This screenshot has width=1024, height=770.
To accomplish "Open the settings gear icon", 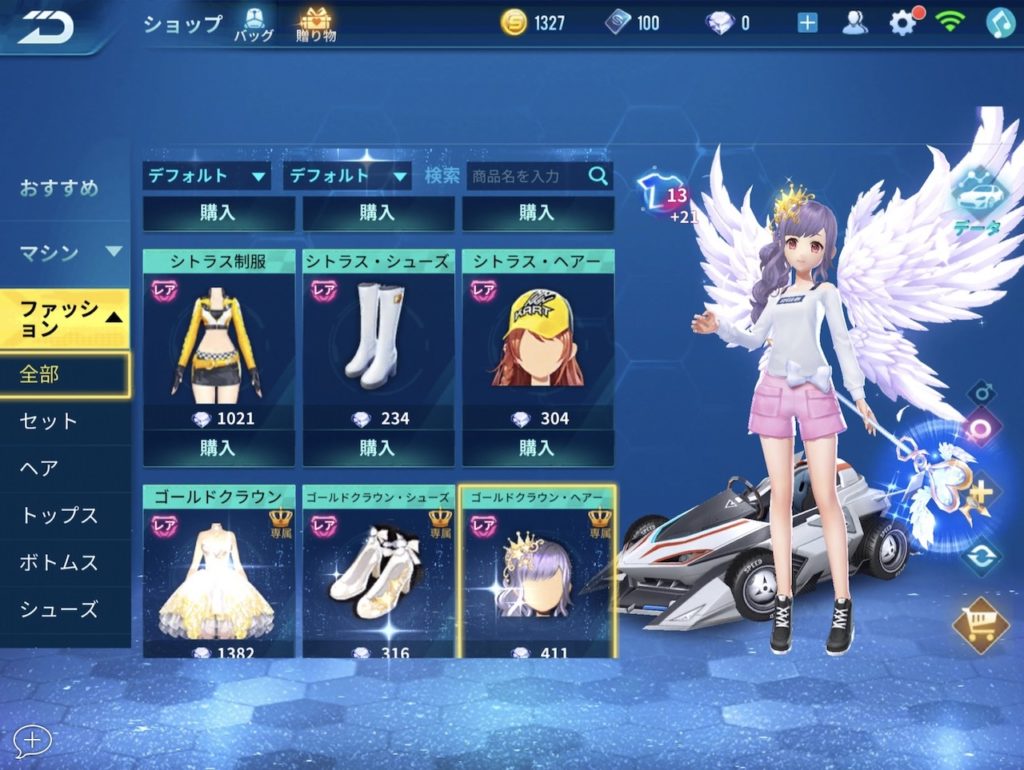I will [902, 23].
